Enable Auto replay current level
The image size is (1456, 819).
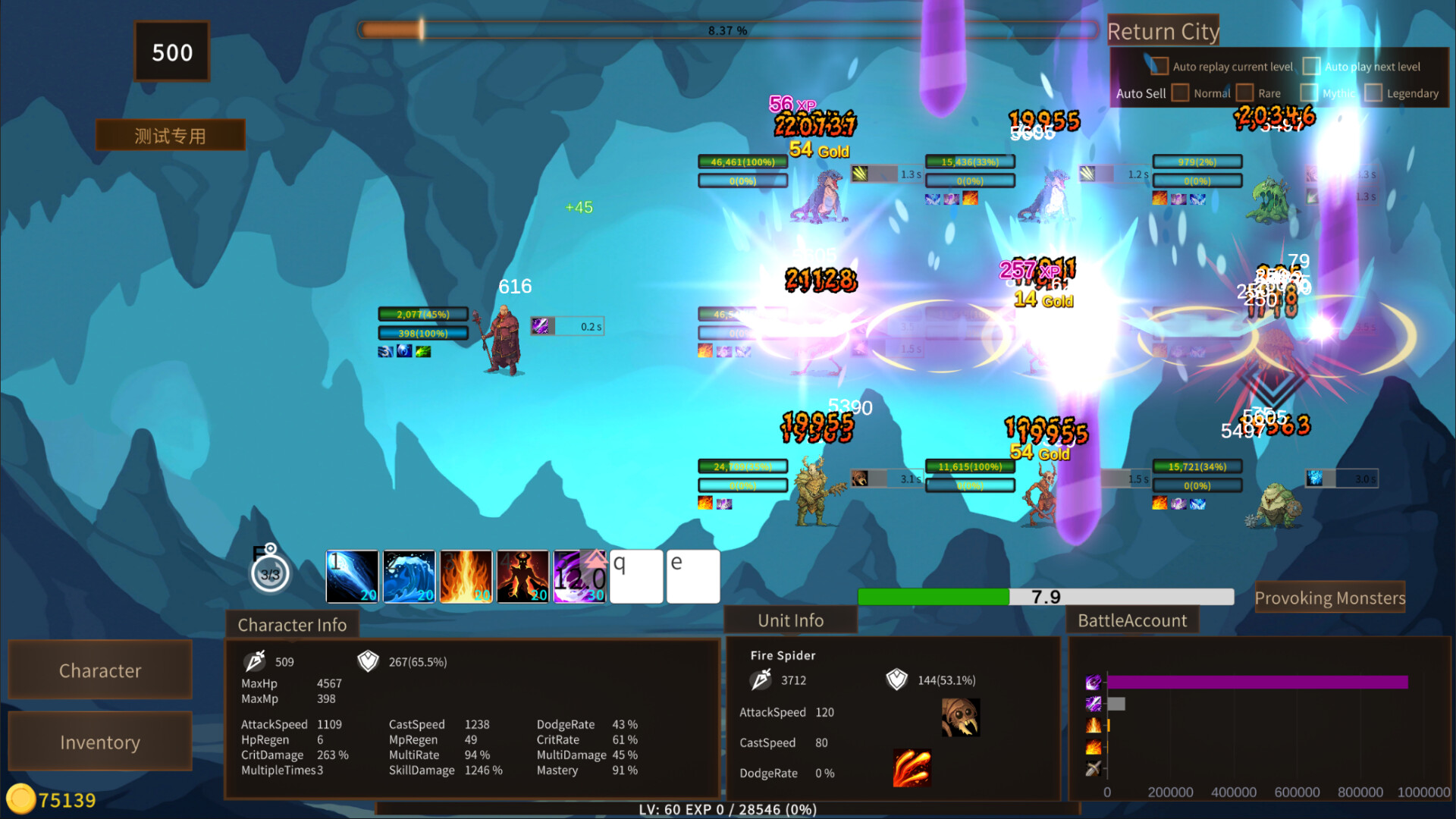tap(1159, 67)
